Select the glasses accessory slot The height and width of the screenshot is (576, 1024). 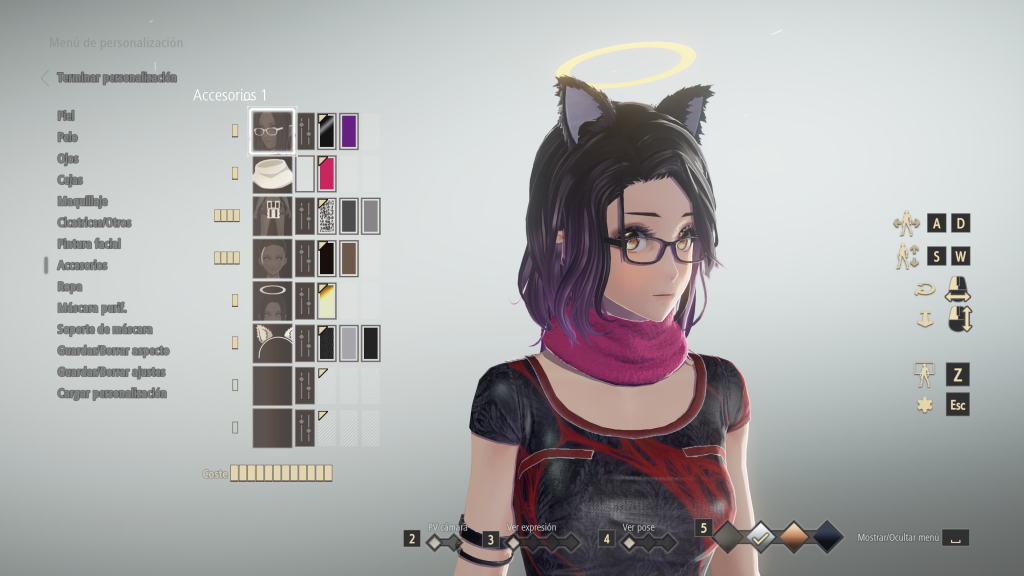coord(272,131)
